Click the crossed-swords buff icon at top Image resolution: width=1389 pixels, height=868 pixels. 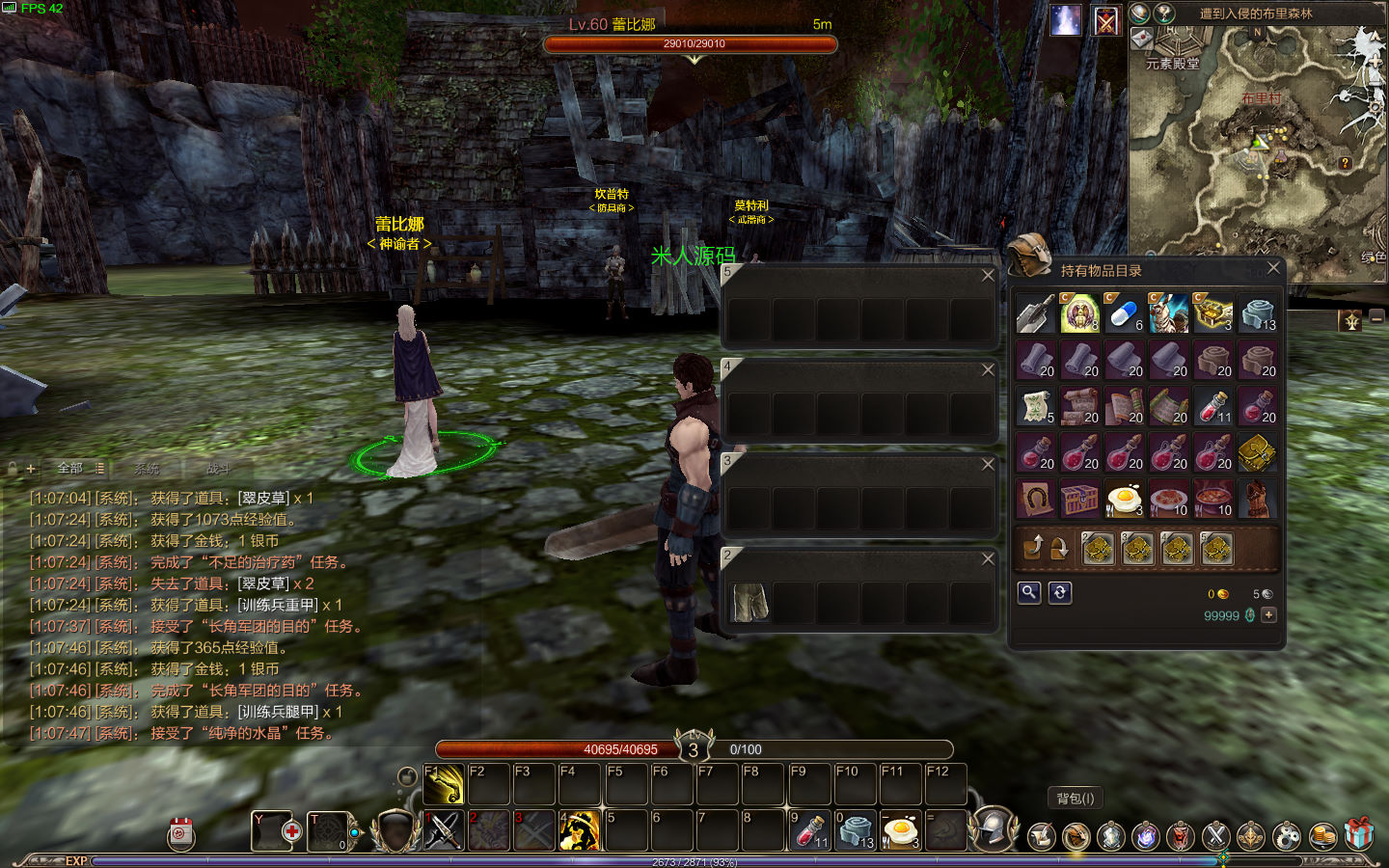click(x=1106, y=19)
